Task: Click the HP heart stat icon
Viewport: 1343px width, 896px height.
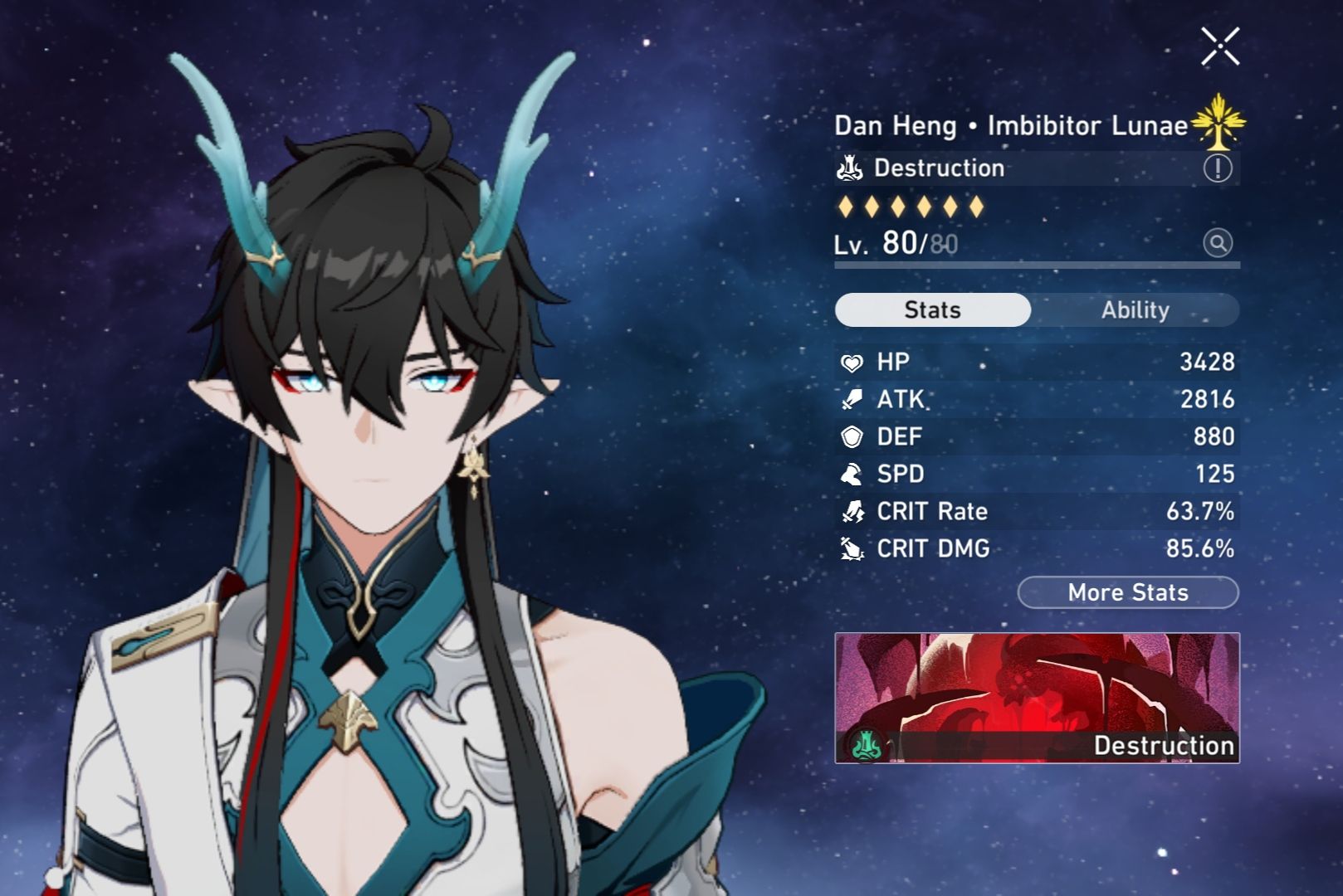Action: click(x=853, y=362)
